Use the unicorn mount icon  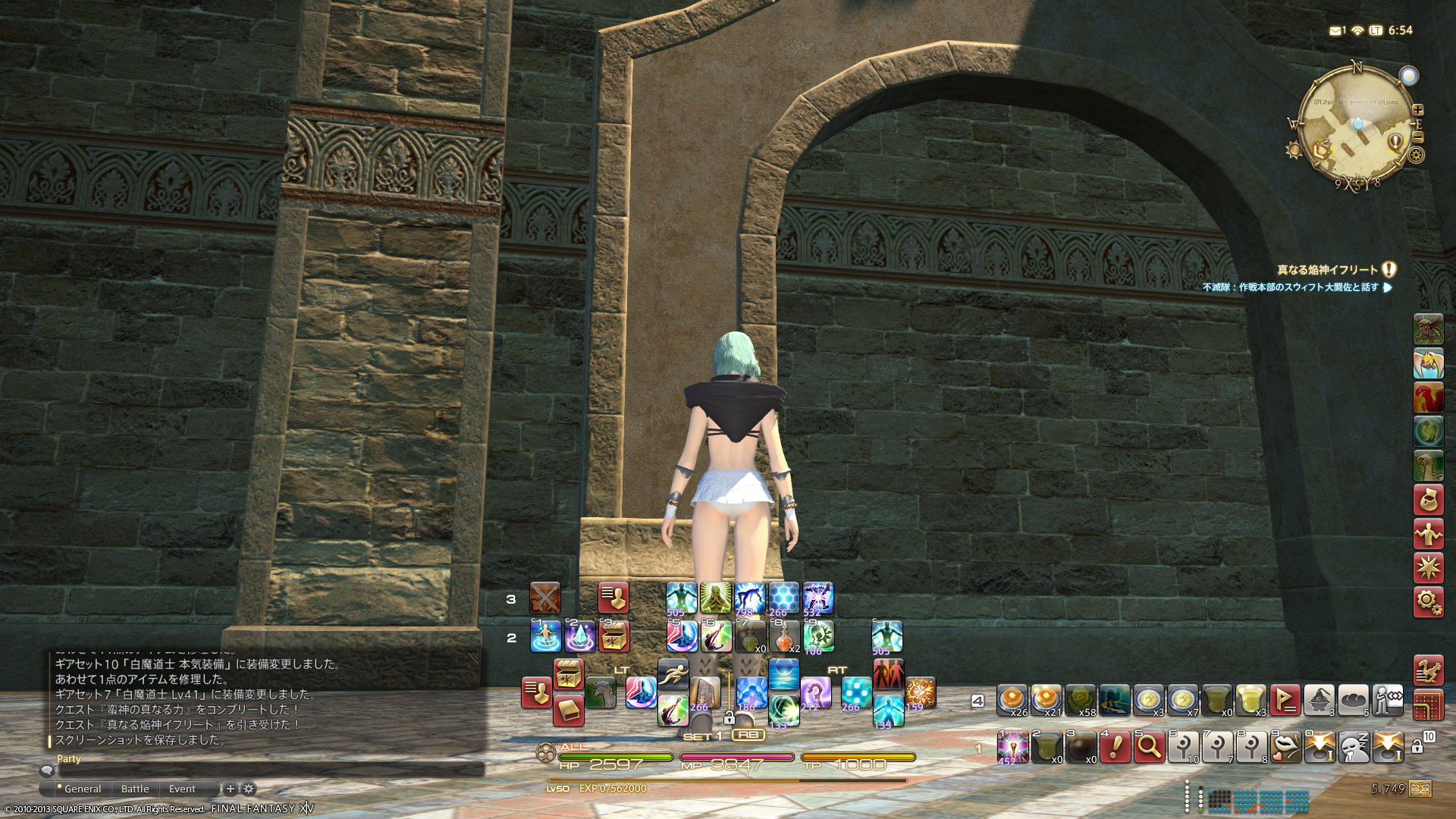(601, 693)
